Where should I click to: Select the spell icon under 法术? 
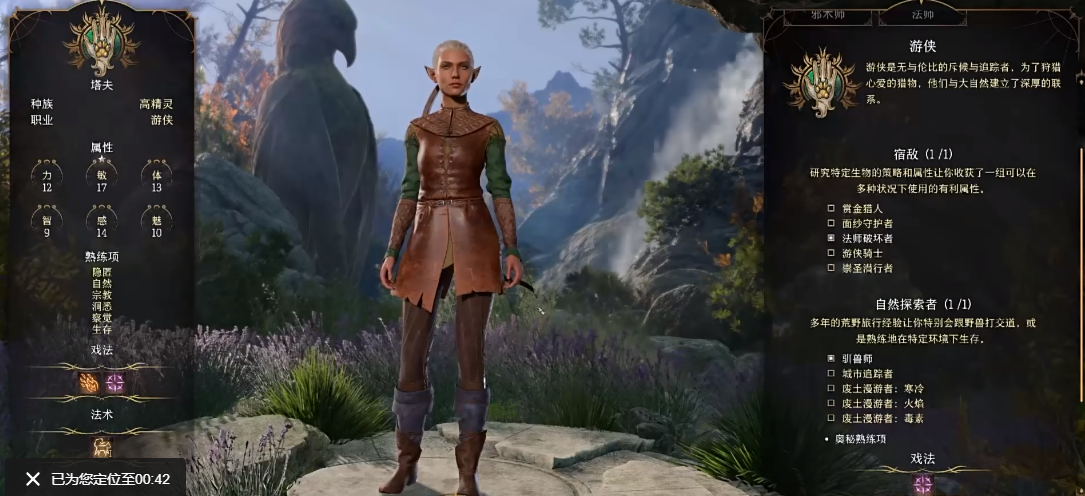[x=102, y=446]
